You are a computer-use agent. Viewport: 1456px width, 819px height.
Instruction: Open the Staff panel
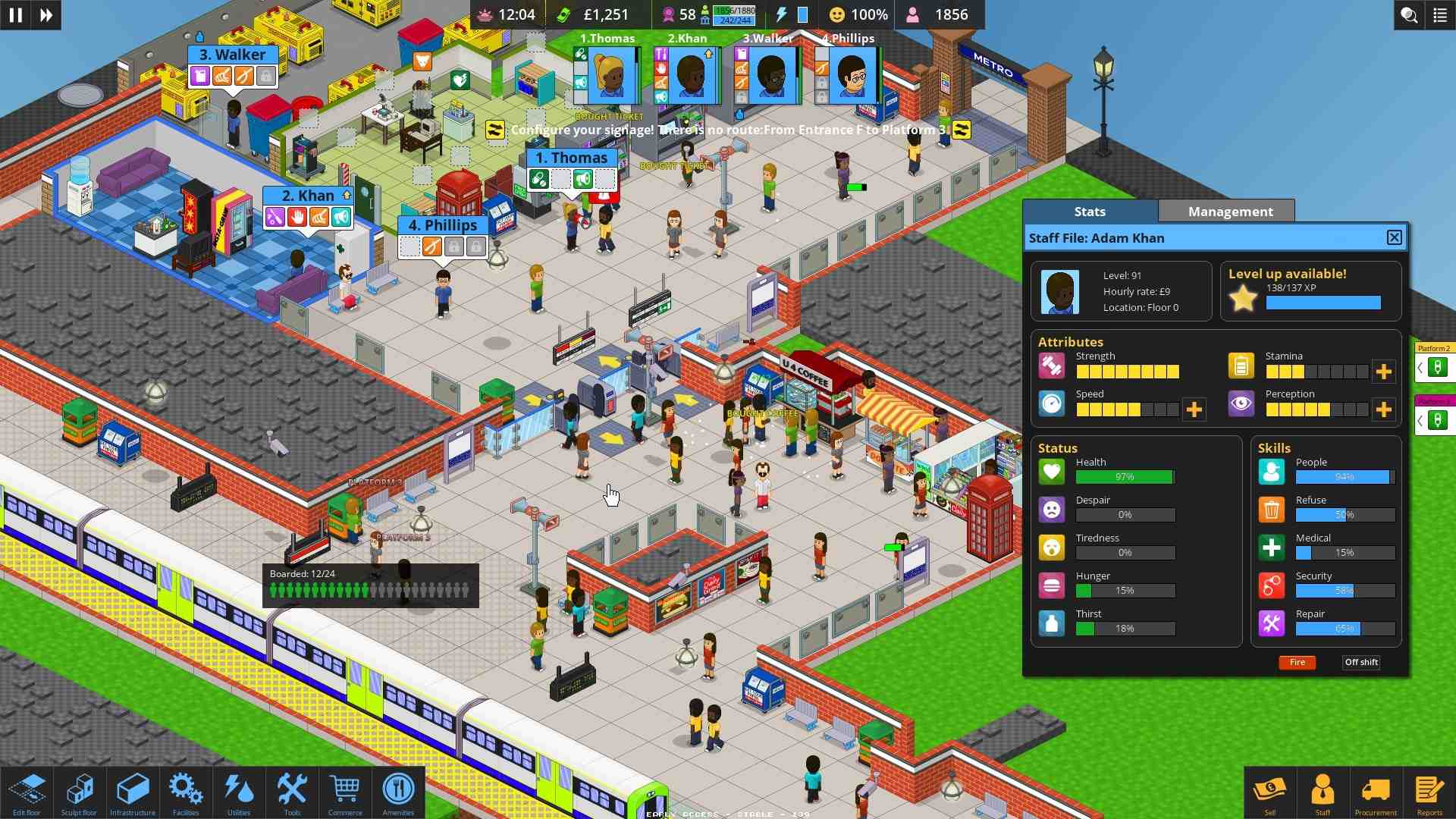(x=1323, y=792)
